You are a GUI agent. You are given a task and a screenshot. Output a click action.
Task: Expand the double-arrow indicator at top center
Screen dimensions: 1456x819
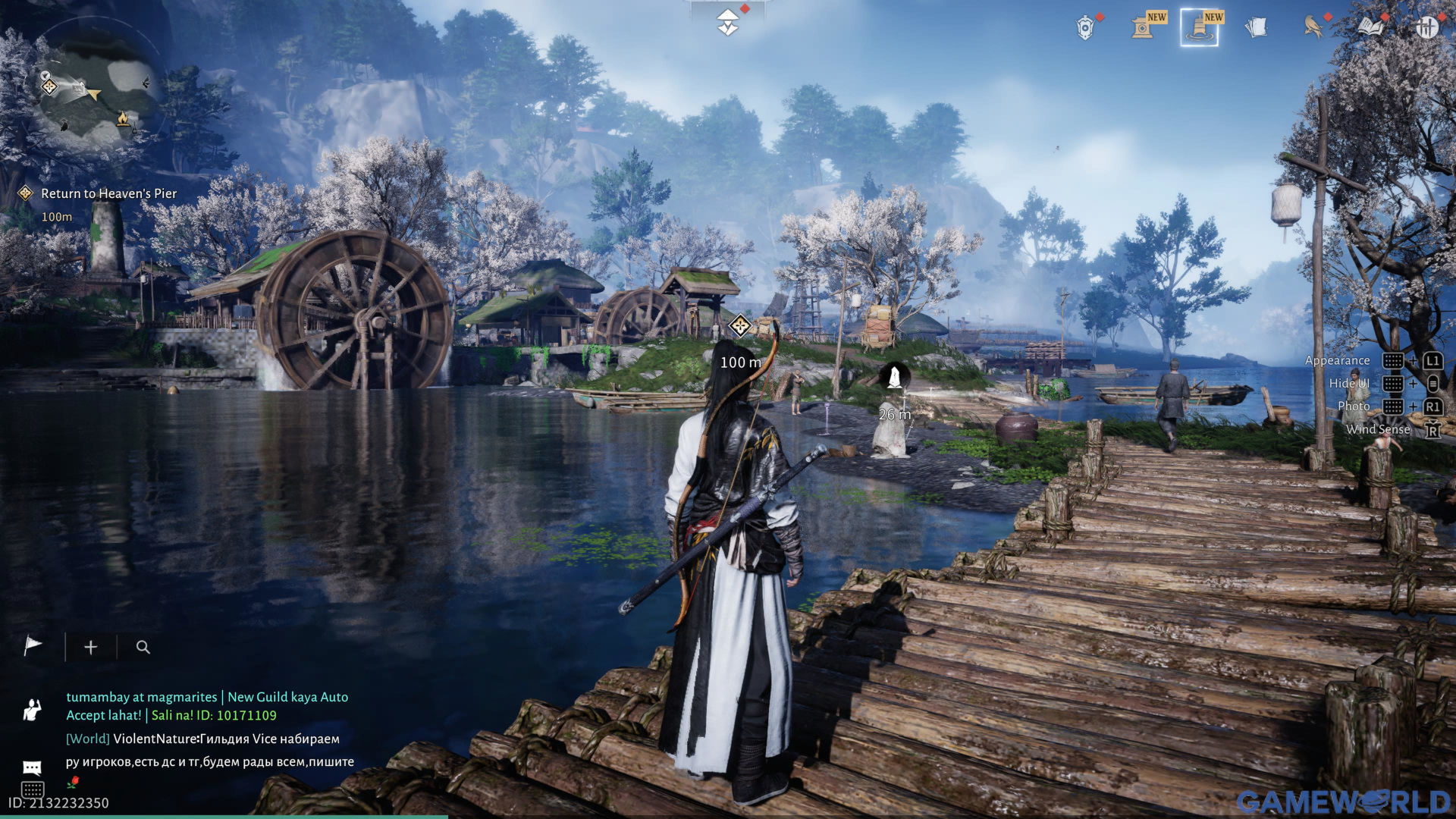pos(728,21)
